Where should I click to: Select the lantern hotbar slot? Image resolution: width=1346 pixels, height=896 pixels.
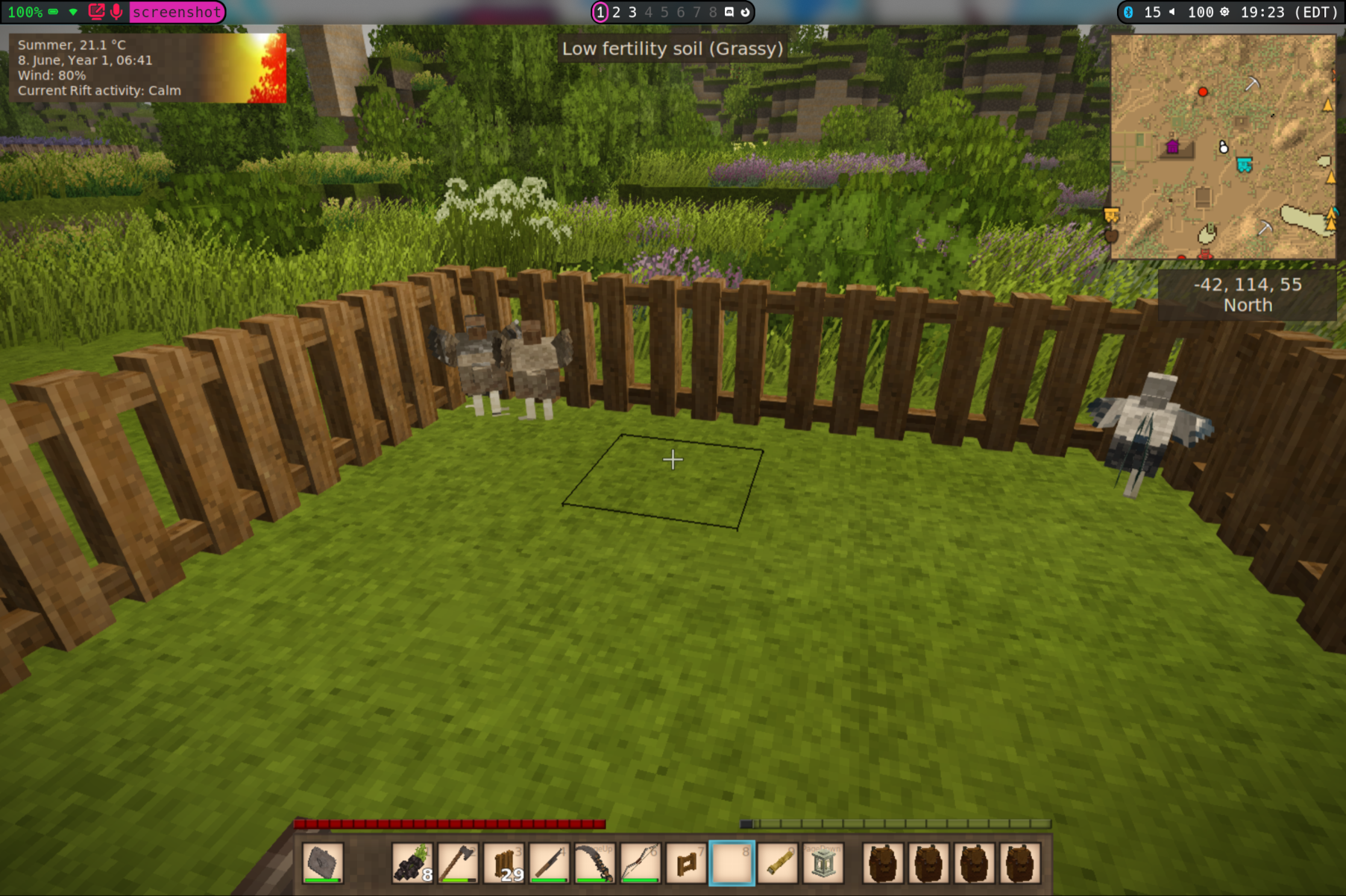point(823,864)
